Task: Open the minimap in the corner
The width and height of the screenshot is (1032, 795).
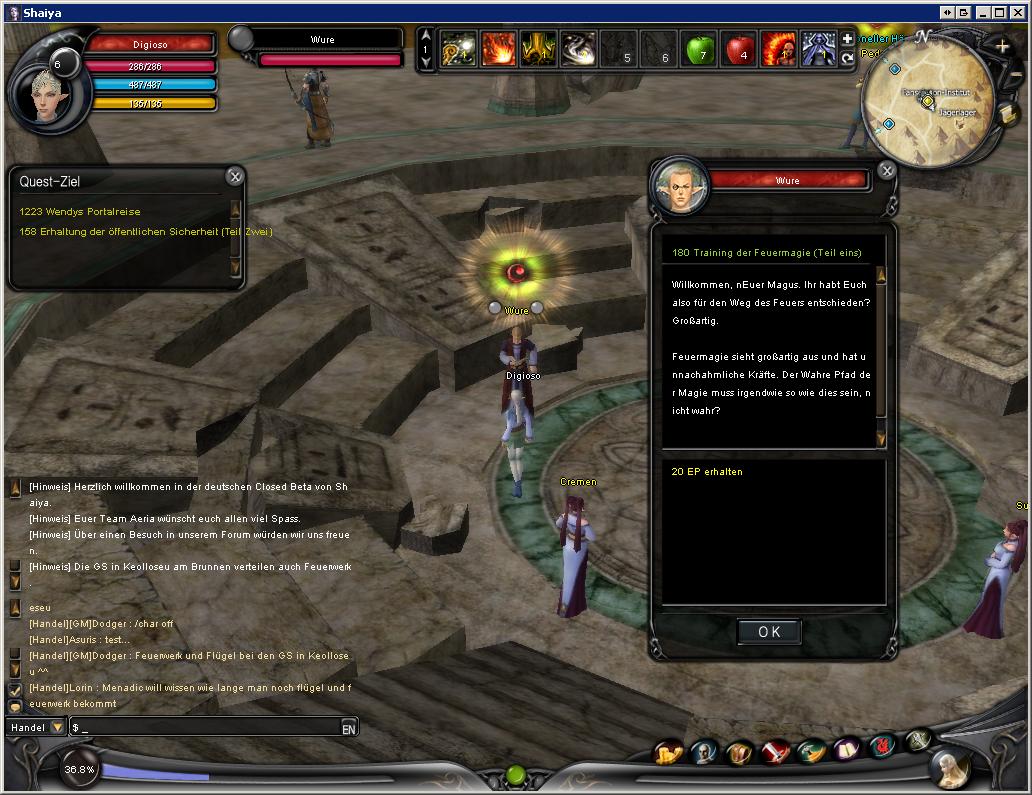Action: (x=927, y=102)
